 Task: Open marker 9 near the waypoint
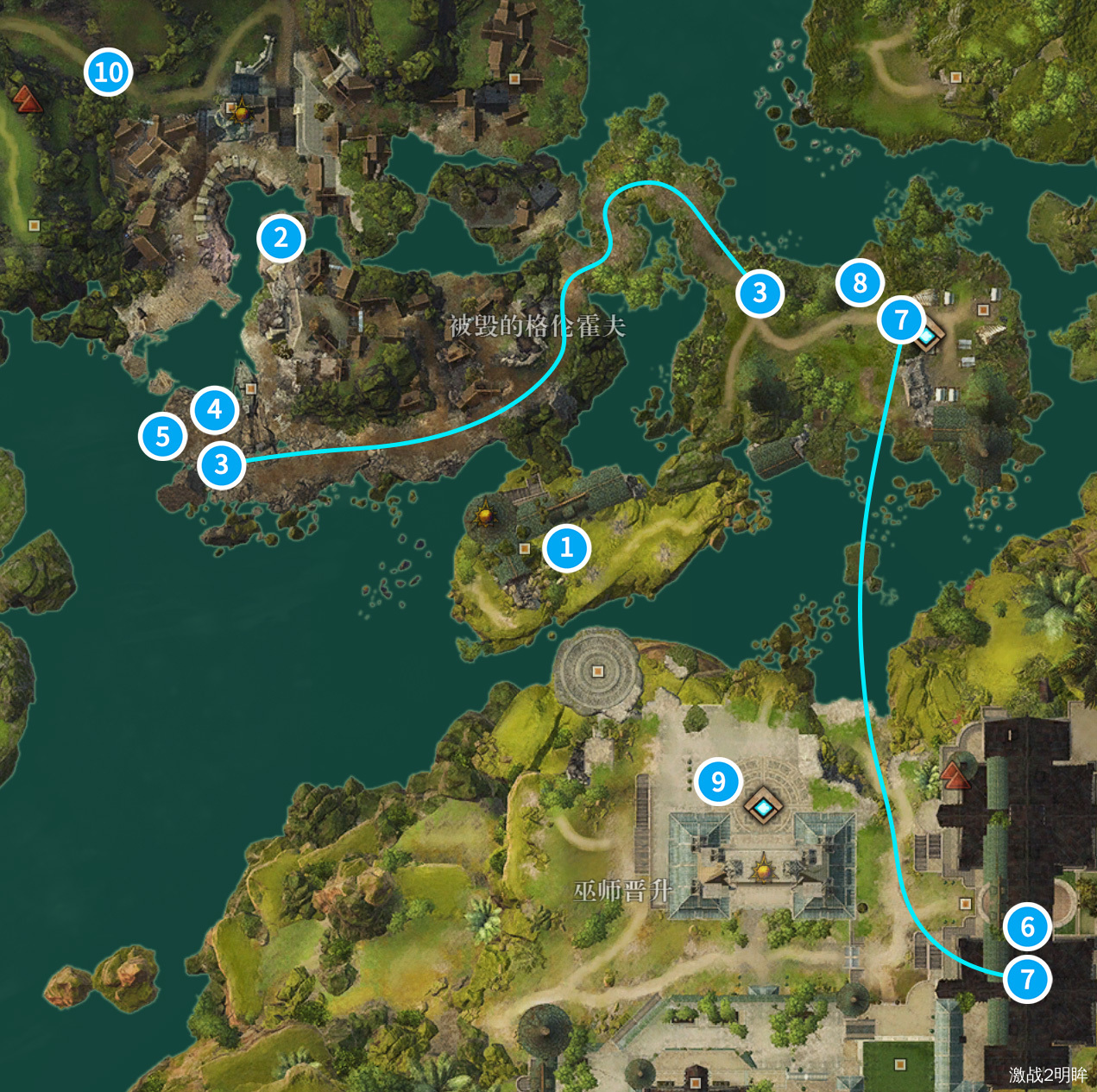(718, 782)
